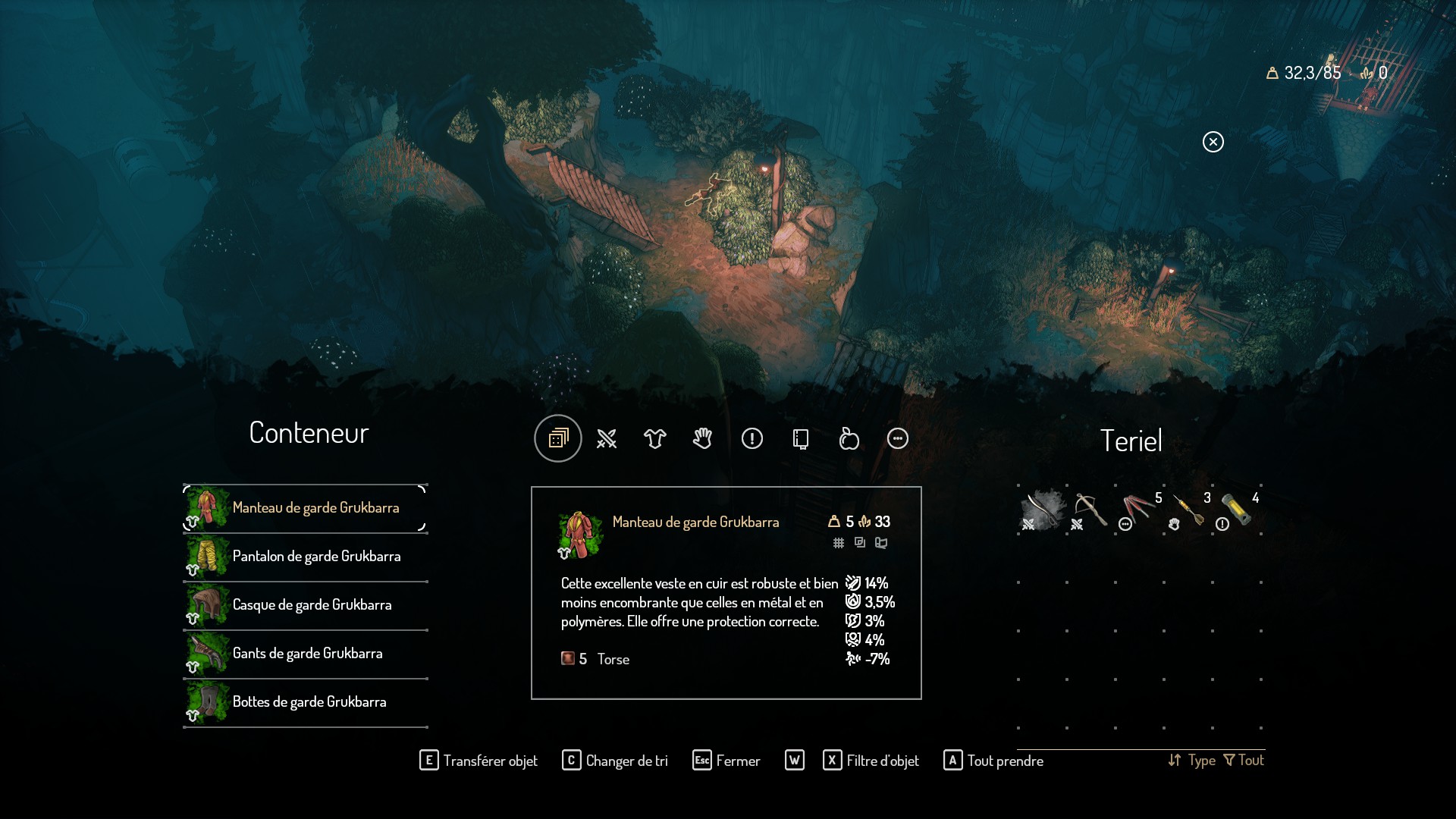Select the exclamation mark filter tab
Viewport: 1456px width, 819px height.
coord(752,438)
